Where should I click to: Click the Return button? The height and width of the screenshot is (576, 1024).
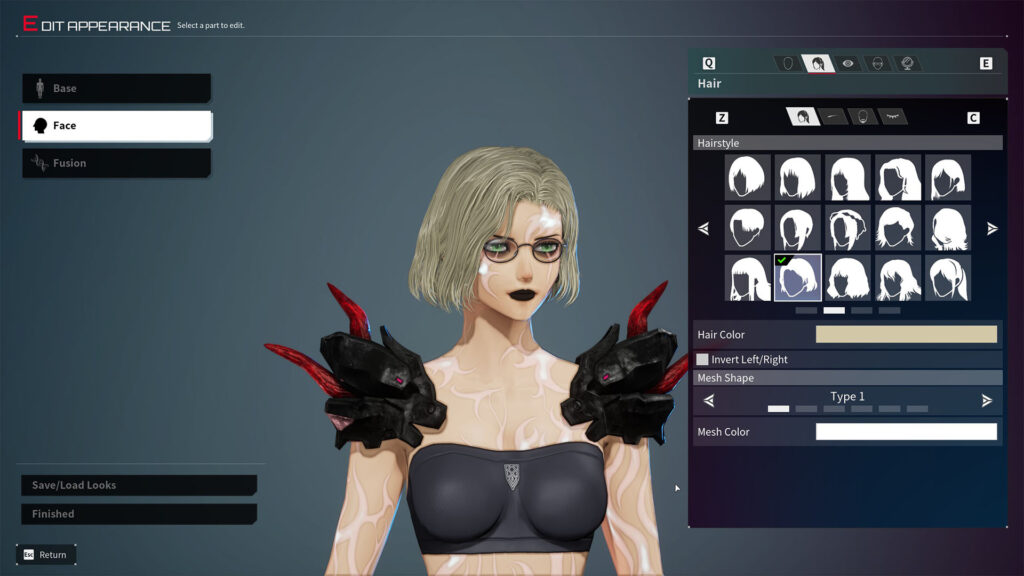tap(46, 555)
